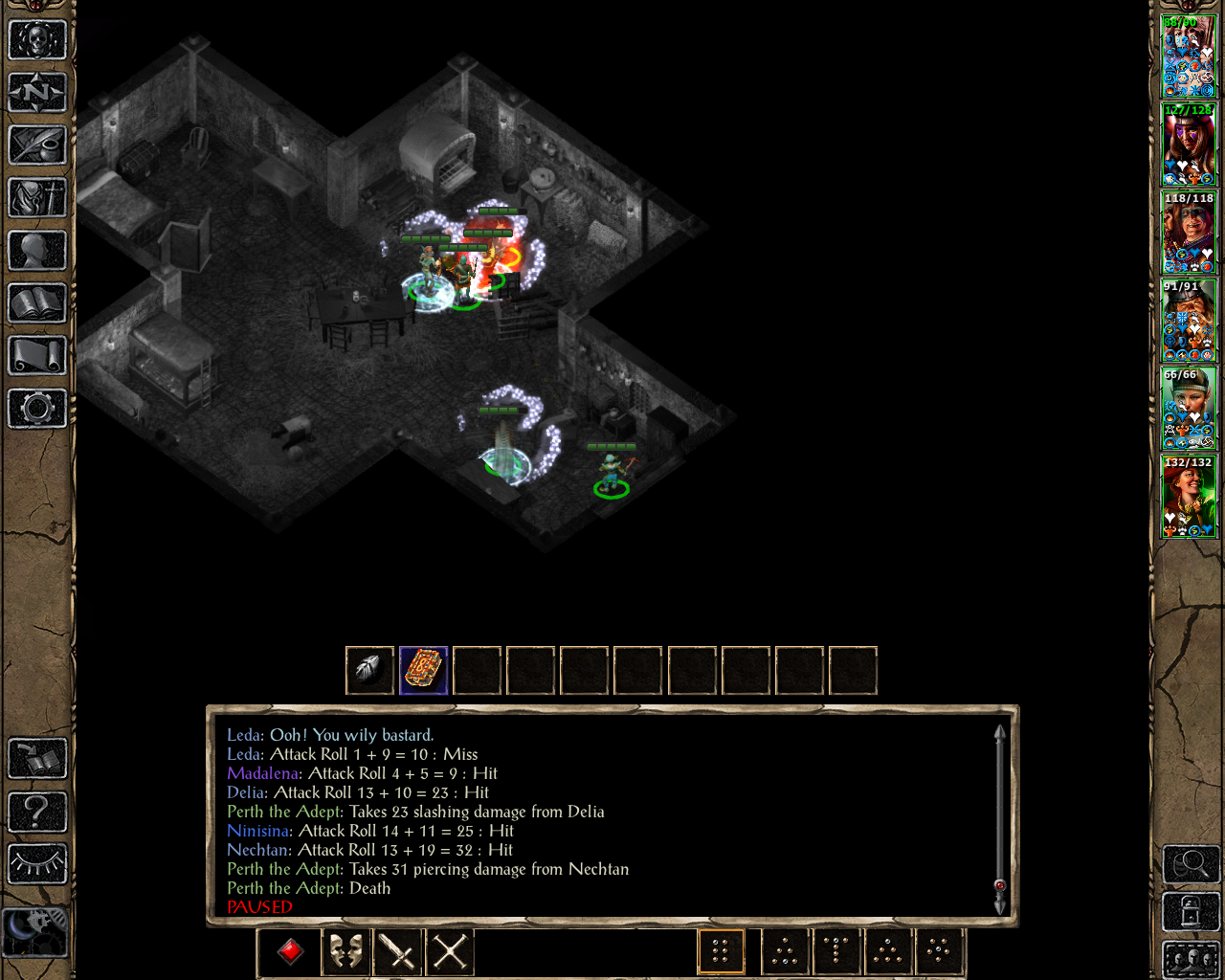Click the red gem action button

click(291, 951)
